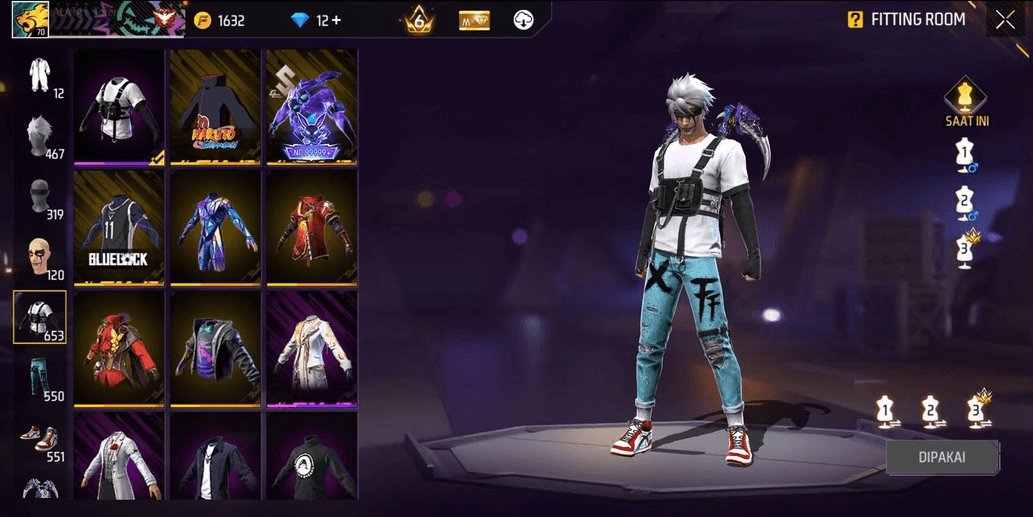Viewport: 1033px width, 517px height.
Task: Switch to the mask category tab
Action: 39,197
